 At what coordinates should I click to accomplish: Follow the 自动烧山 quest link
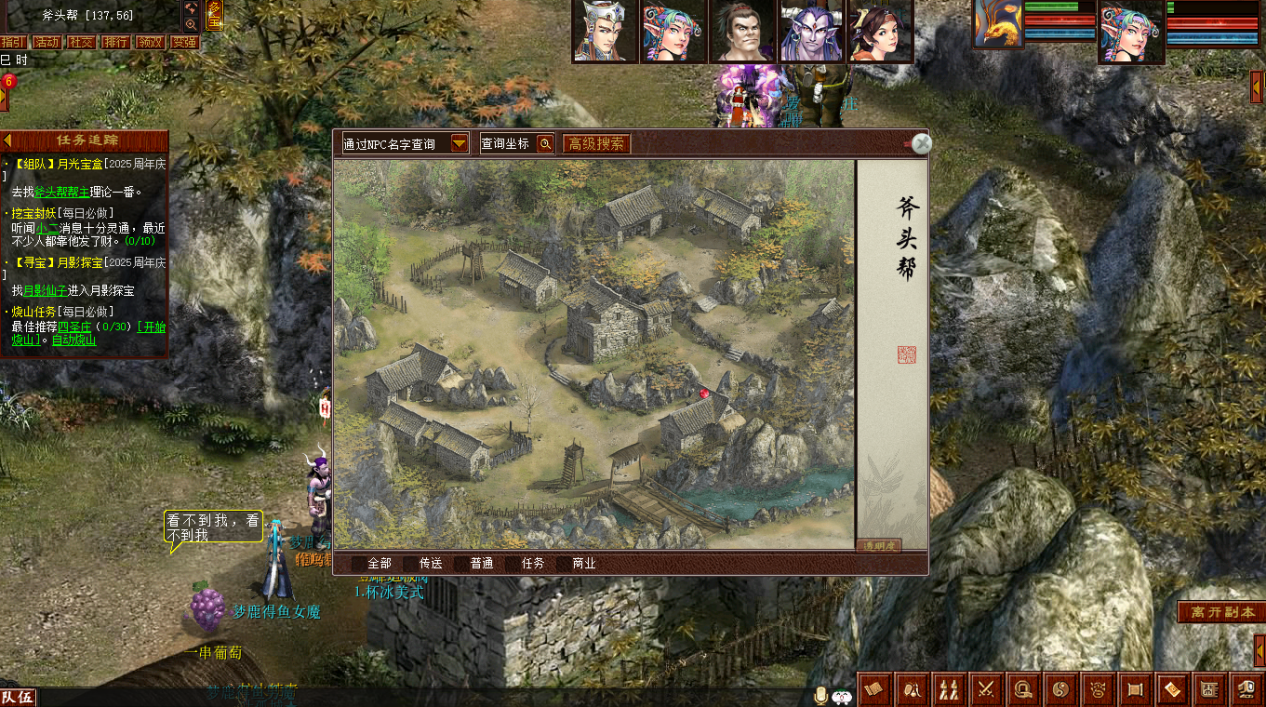[74, 340]
